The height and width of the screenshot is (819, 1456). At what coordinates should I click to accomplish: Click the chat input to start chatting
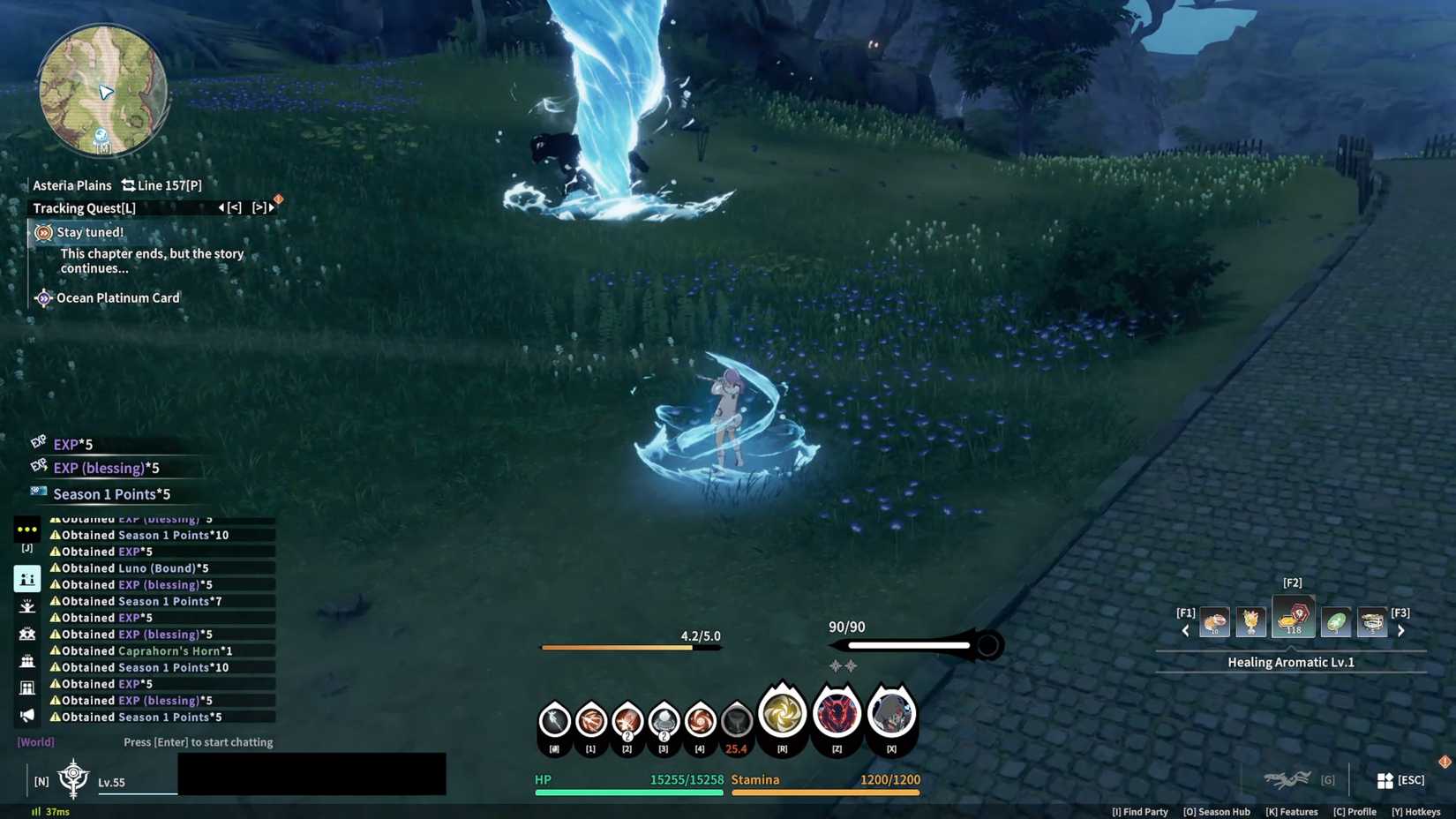coord(199,742)
